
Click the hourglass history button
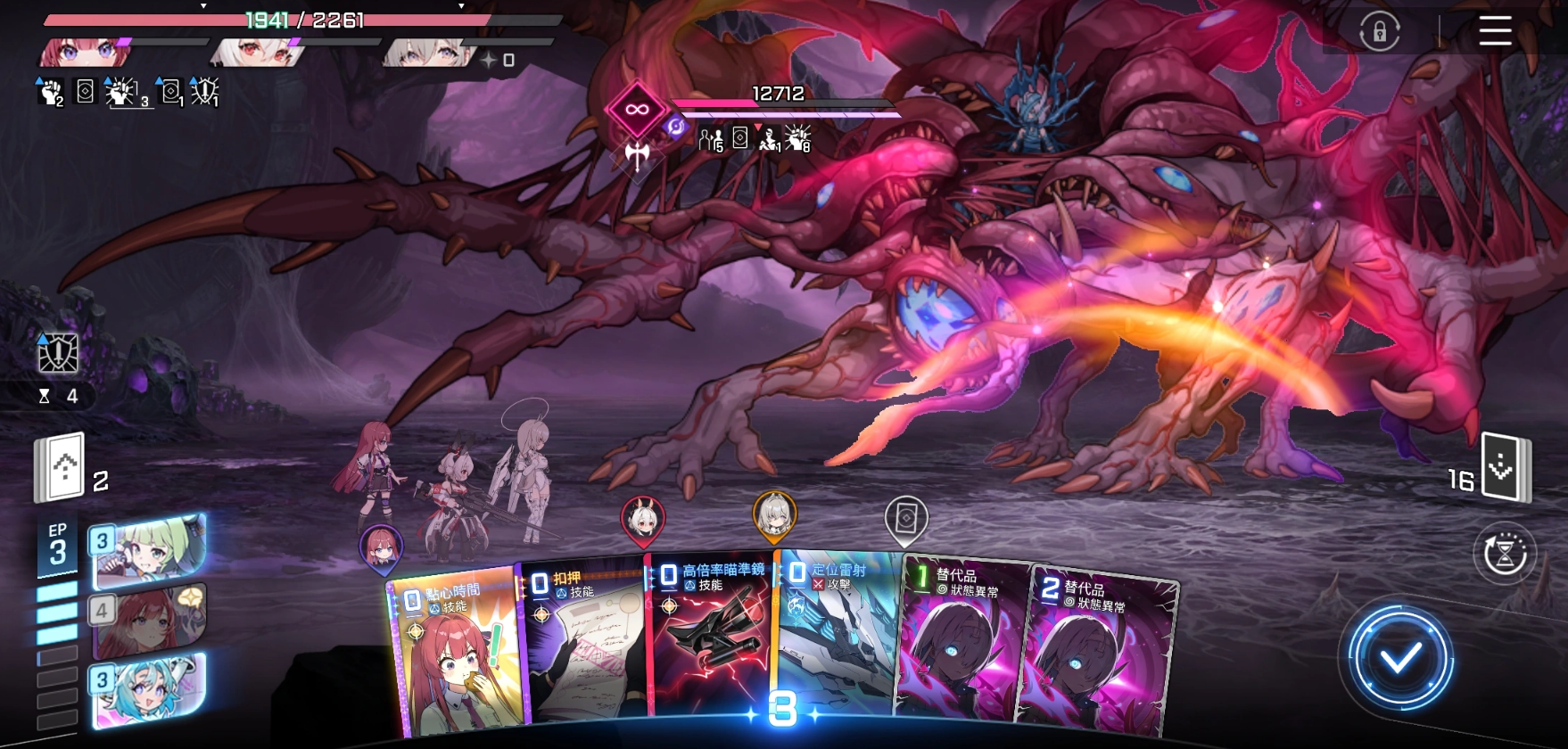1504,553
